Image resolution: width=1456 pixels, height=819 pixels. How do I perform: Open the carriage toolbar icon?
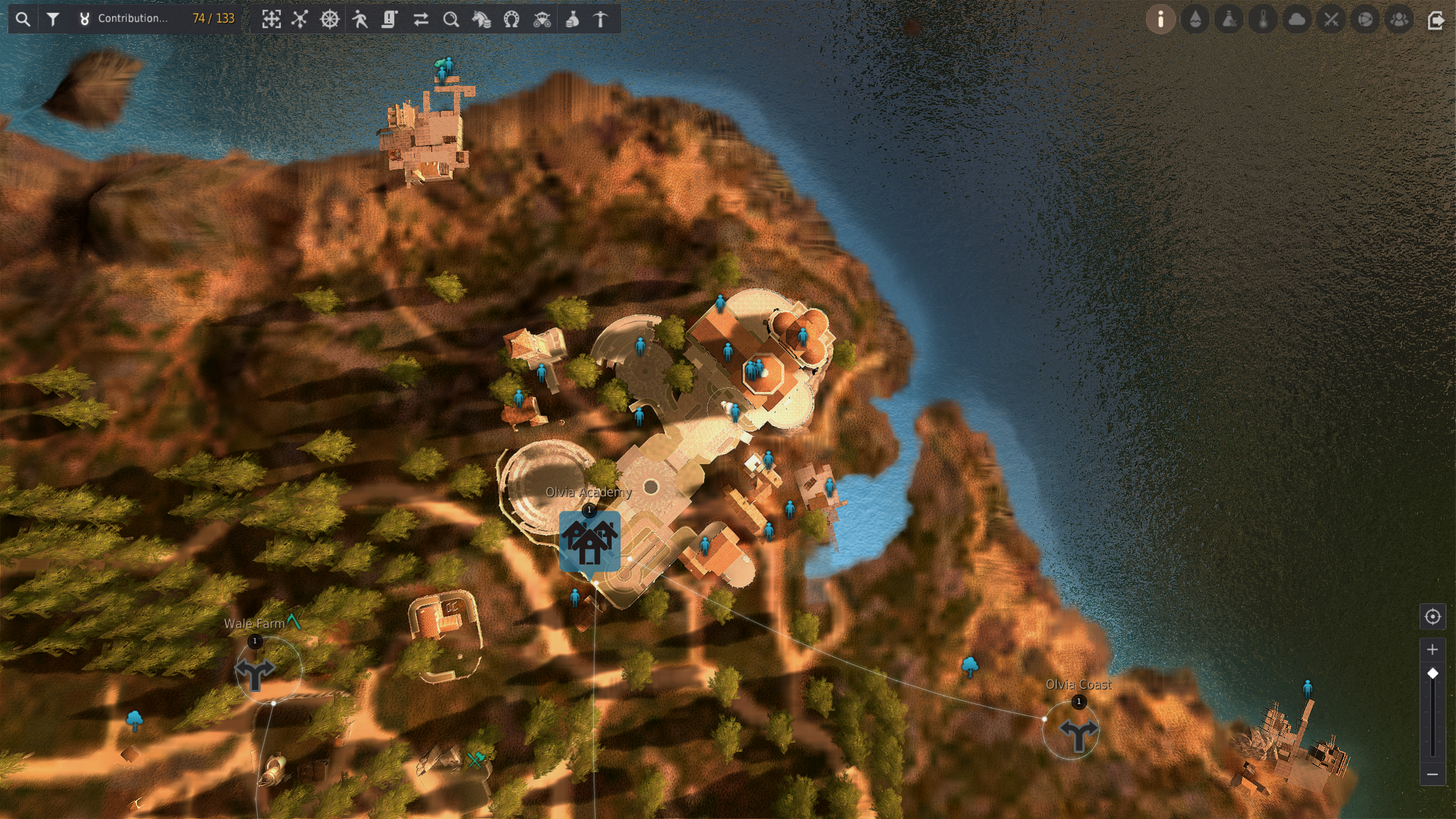coord(542,19)
